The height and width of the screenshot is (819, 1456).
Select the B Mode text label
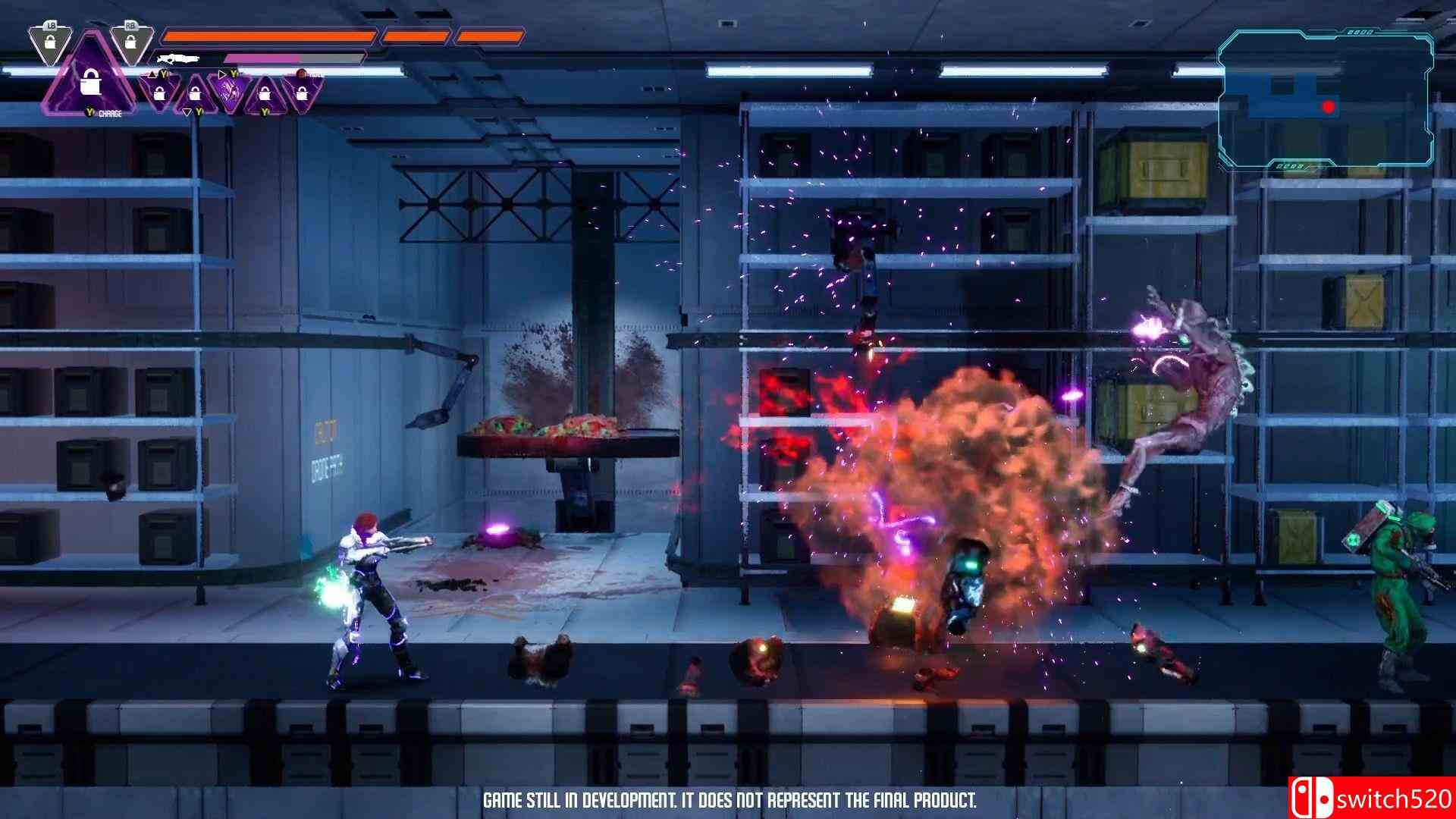(314, 75)
